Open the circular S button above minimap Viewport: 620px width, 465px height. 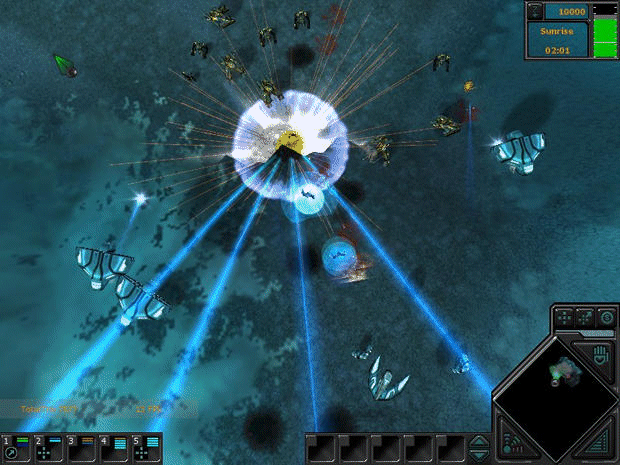(x=607, y=318)
